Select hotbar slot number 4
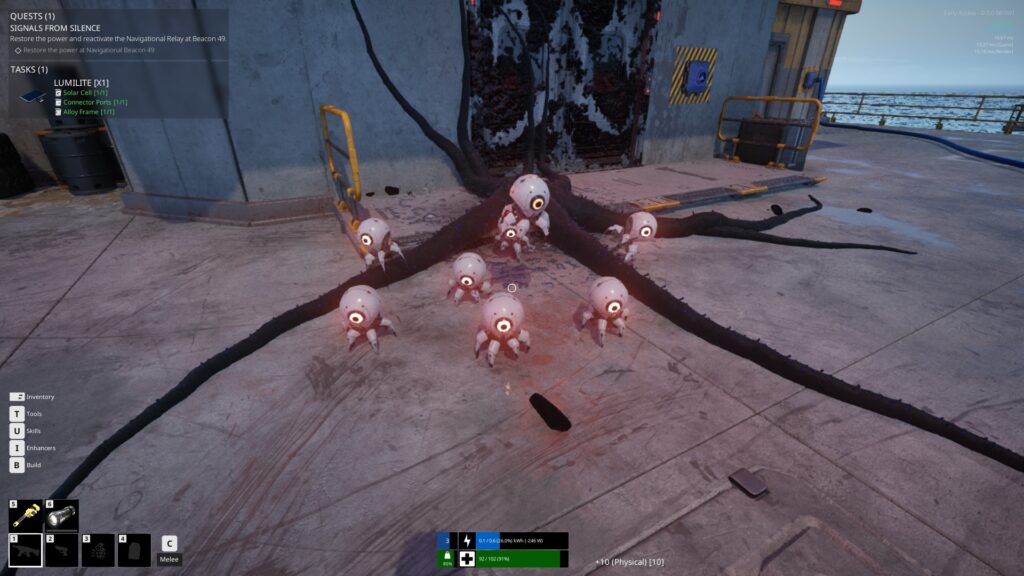The height and width of the screenshot is (576, 1024). point(134,550)
